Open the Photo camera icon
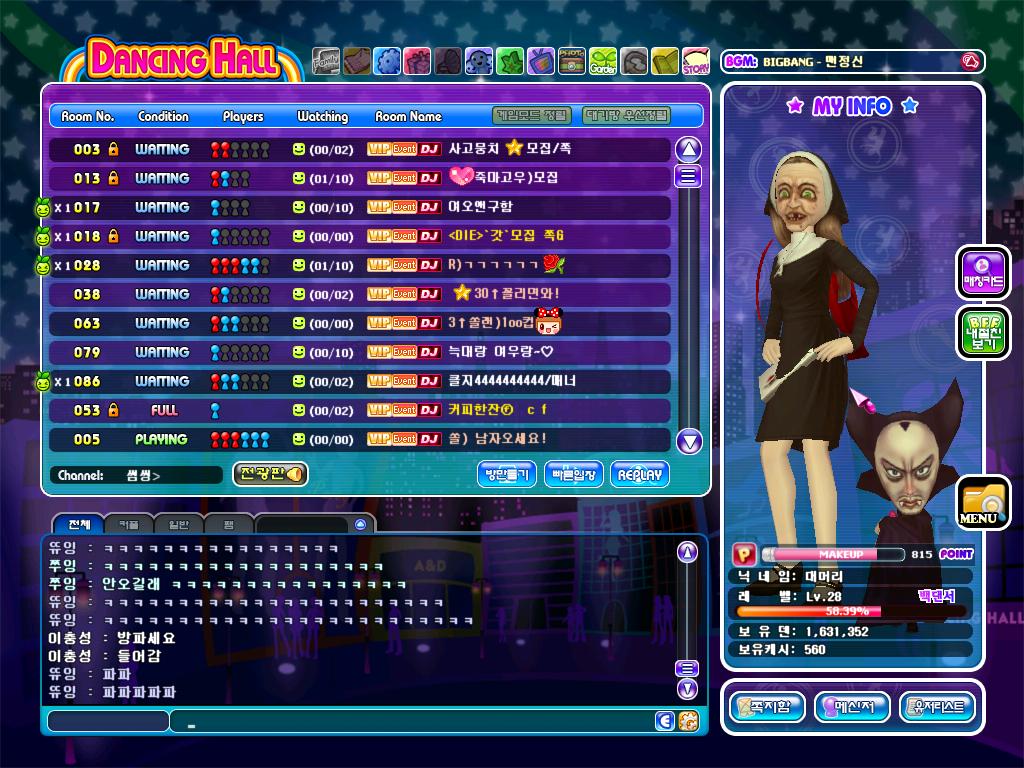 pos(572,62)
